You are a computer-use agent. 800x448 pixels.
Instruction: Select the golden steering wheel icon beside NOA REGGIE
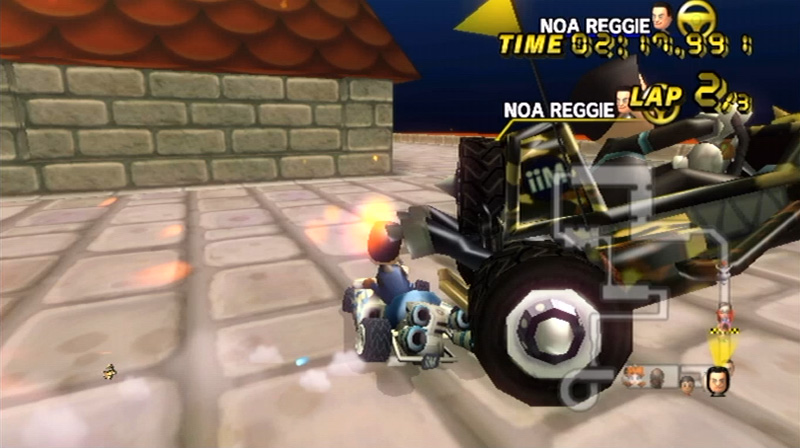[x=690, y=21]
